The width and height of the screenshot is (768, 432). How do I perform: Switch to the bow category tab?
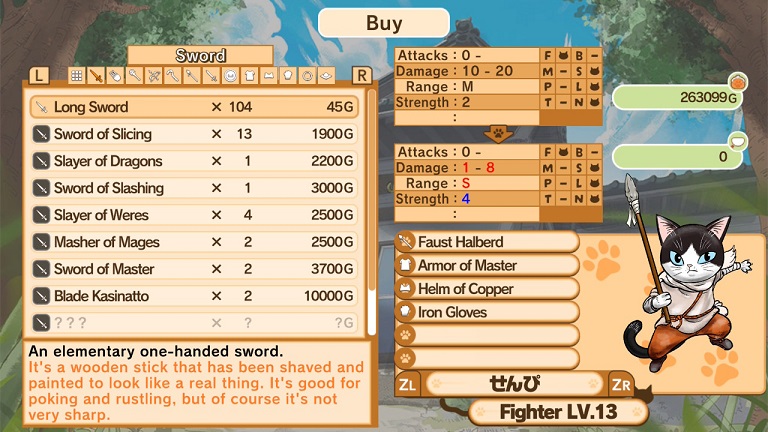click(153, 75)
